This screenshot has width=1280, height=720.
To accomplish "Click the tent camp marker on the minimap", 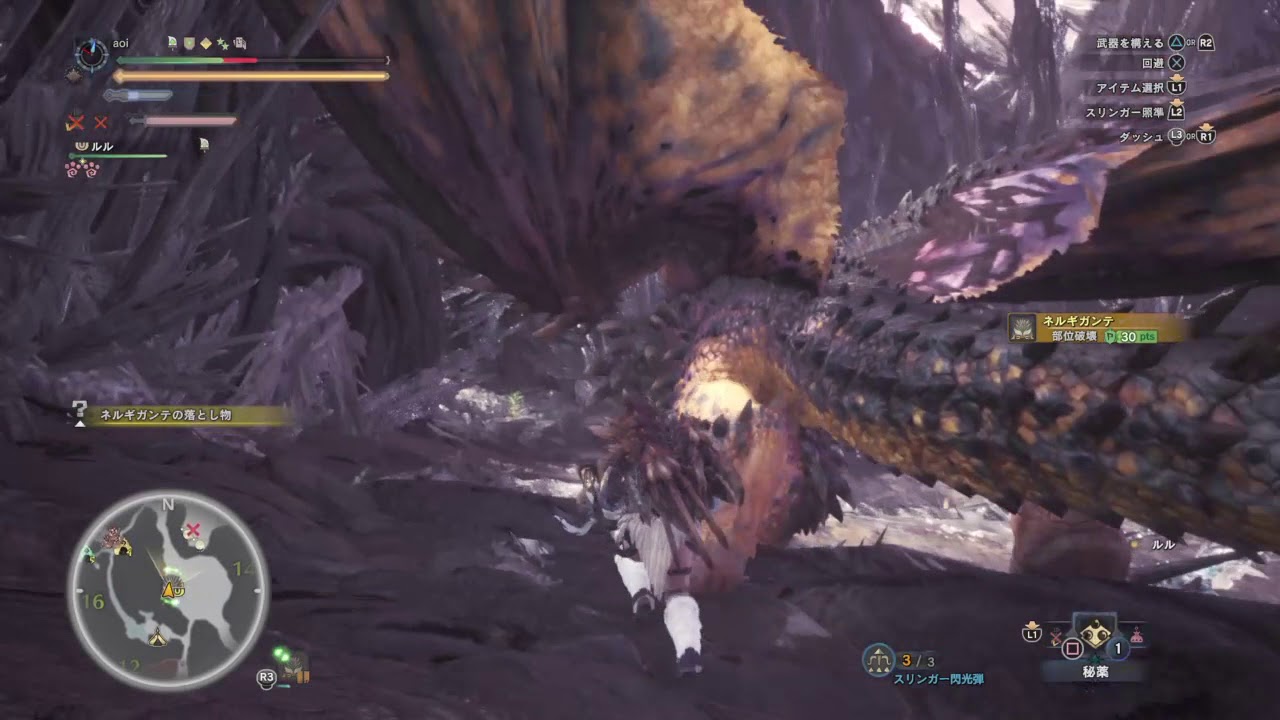I will pyautogui.click(x=157, y=636).
